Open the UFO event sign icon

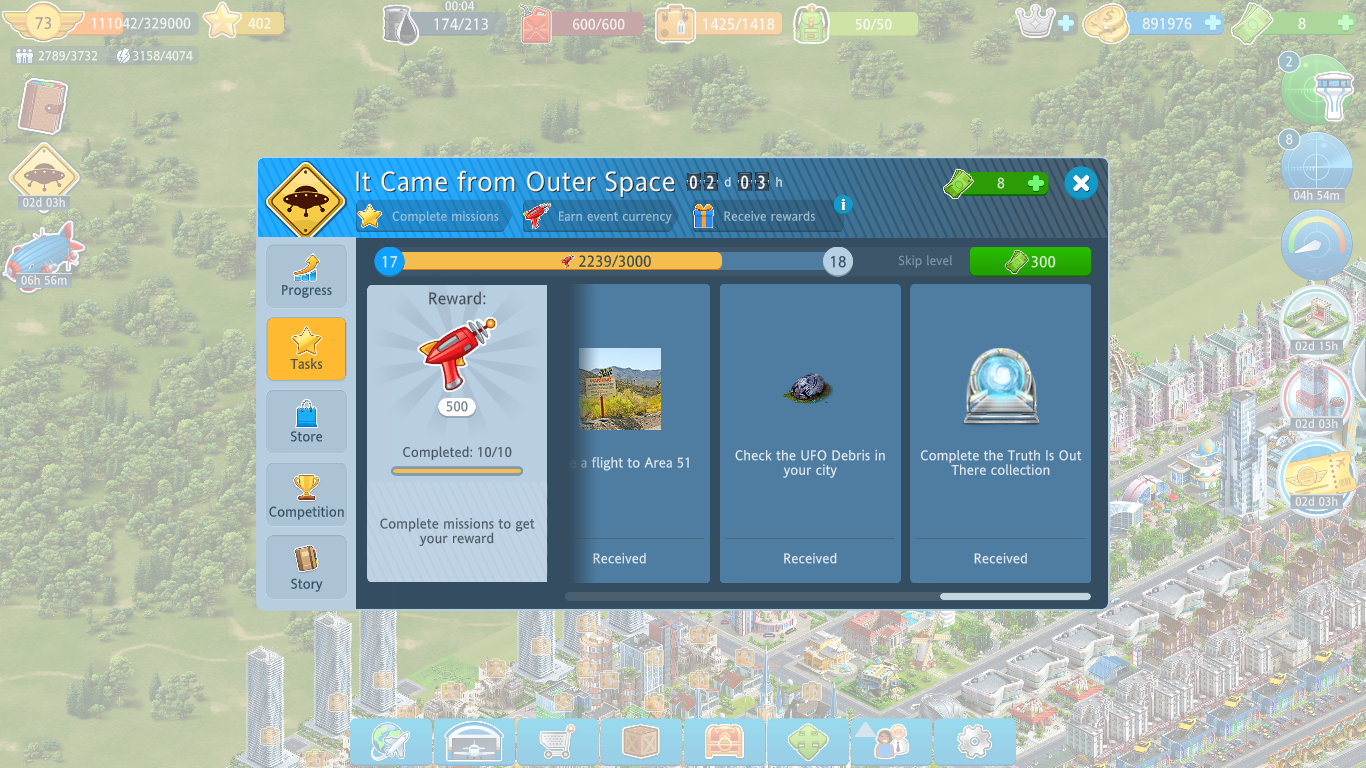(x=43, y=176)
